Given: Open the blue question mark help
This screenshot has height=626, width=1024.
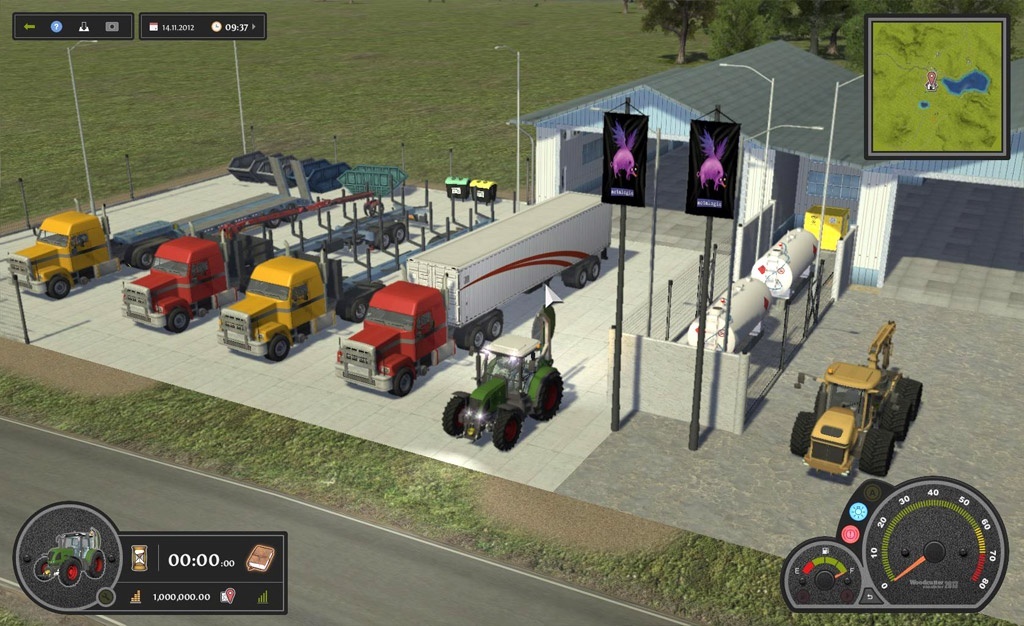Looking at the screenshot, I should pyautogui.click(x=56, y=26).
